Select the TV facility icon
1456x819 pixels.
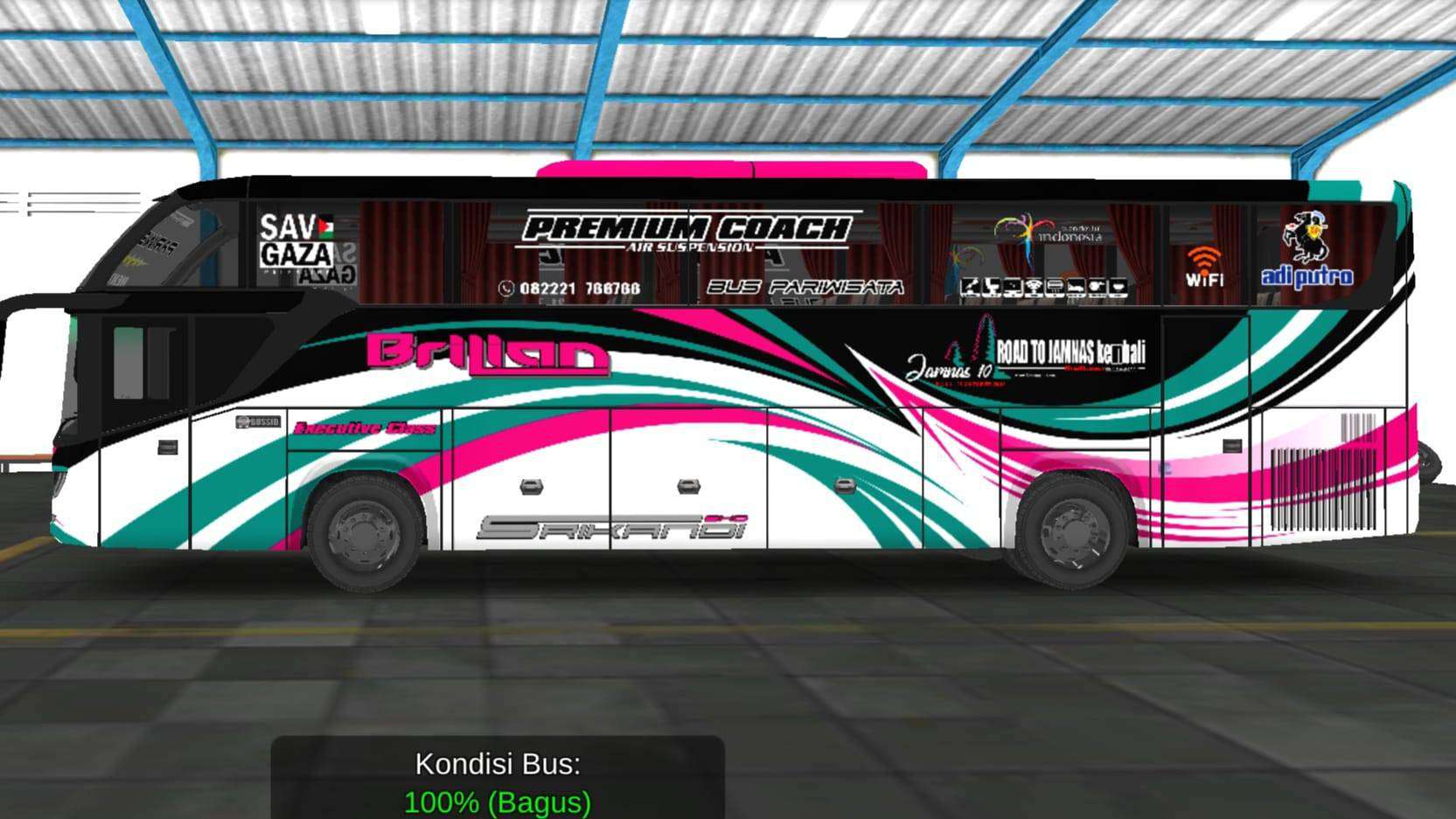tap(1013, 284)
